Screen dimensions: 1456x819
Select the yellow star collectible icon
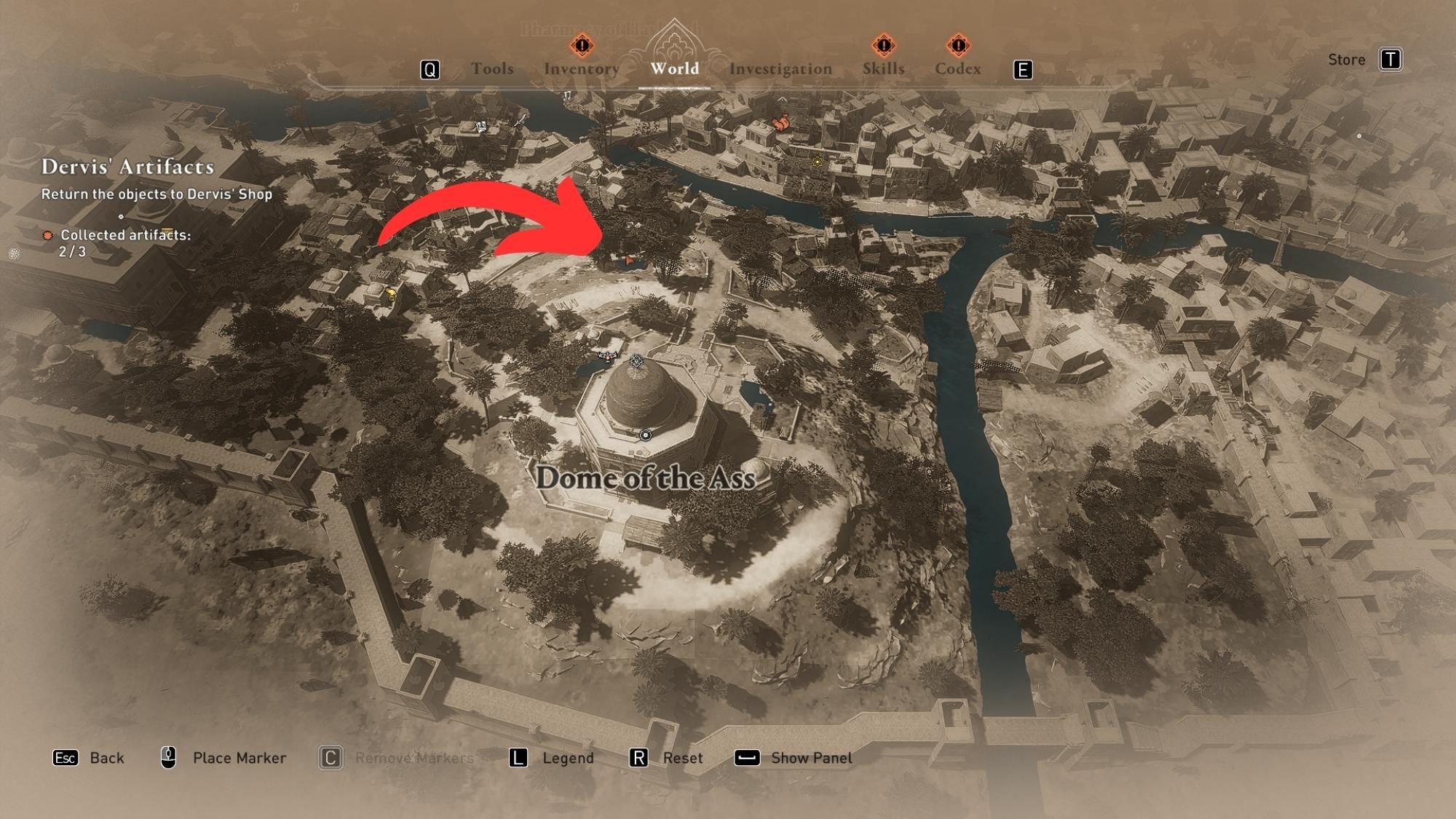point(817,162)
